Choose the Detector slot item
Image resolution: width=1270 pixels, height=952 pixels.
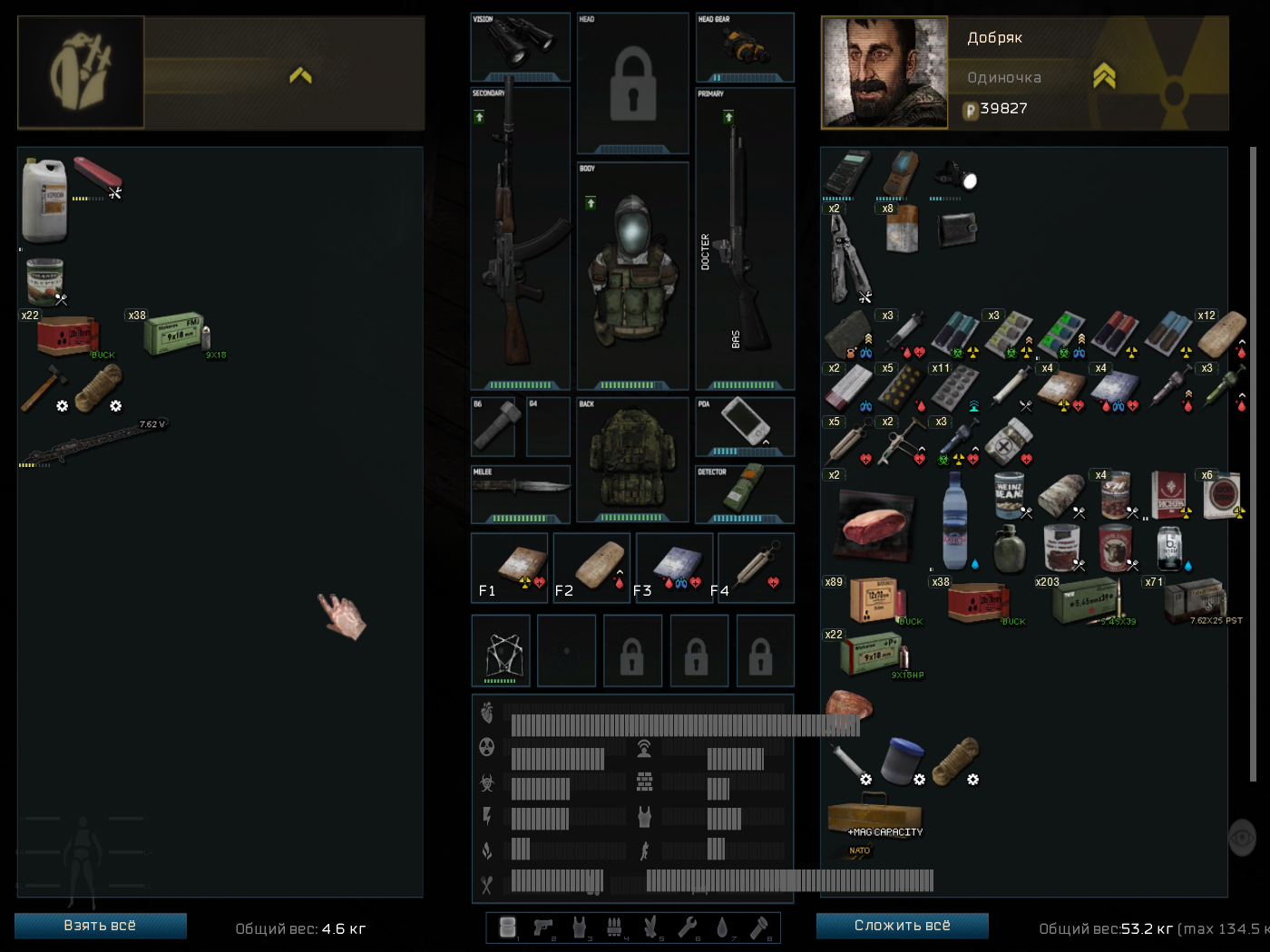pos(745,491)
